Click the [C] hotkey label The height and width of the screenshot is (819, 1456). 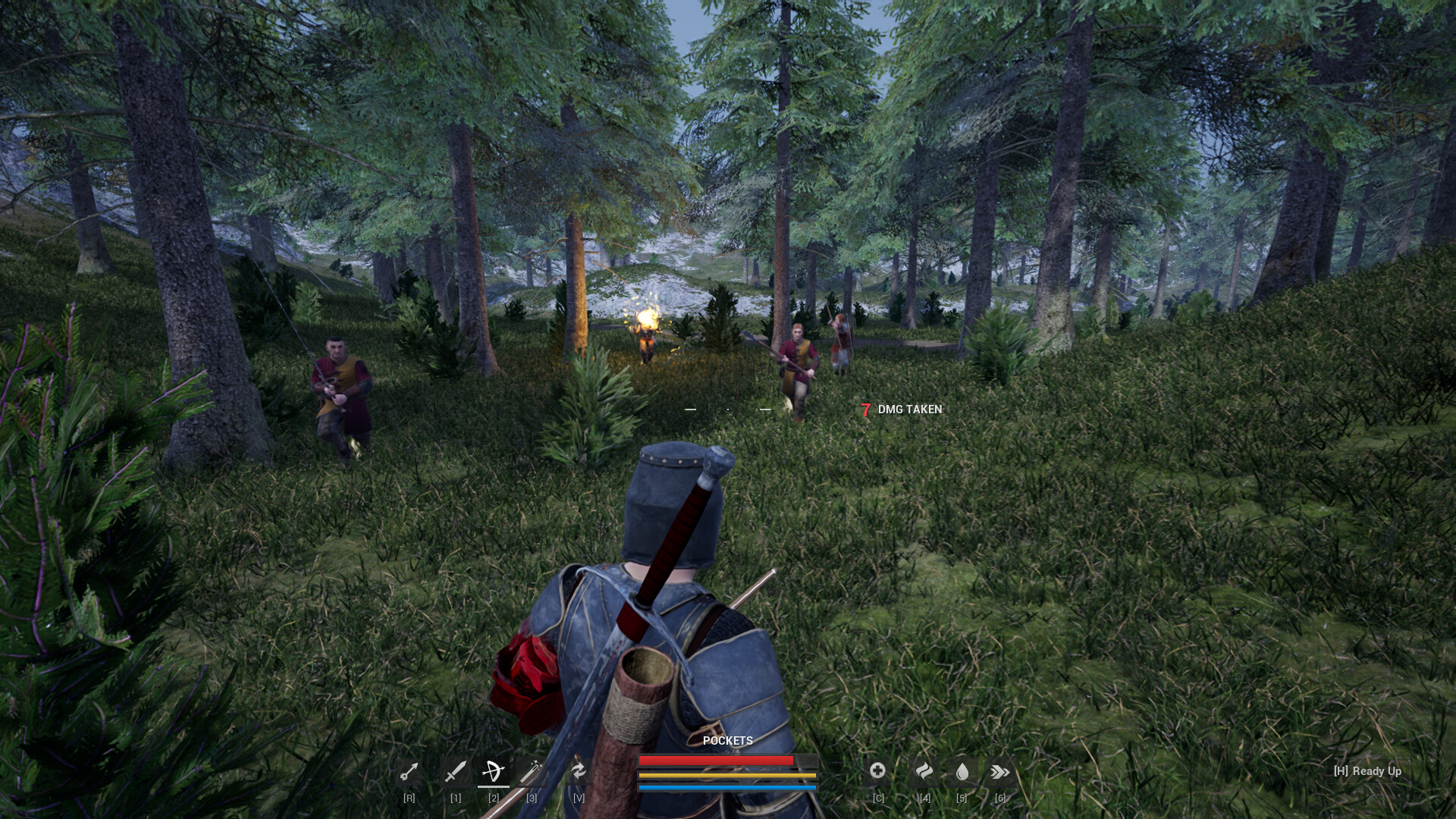pos(879,798)
